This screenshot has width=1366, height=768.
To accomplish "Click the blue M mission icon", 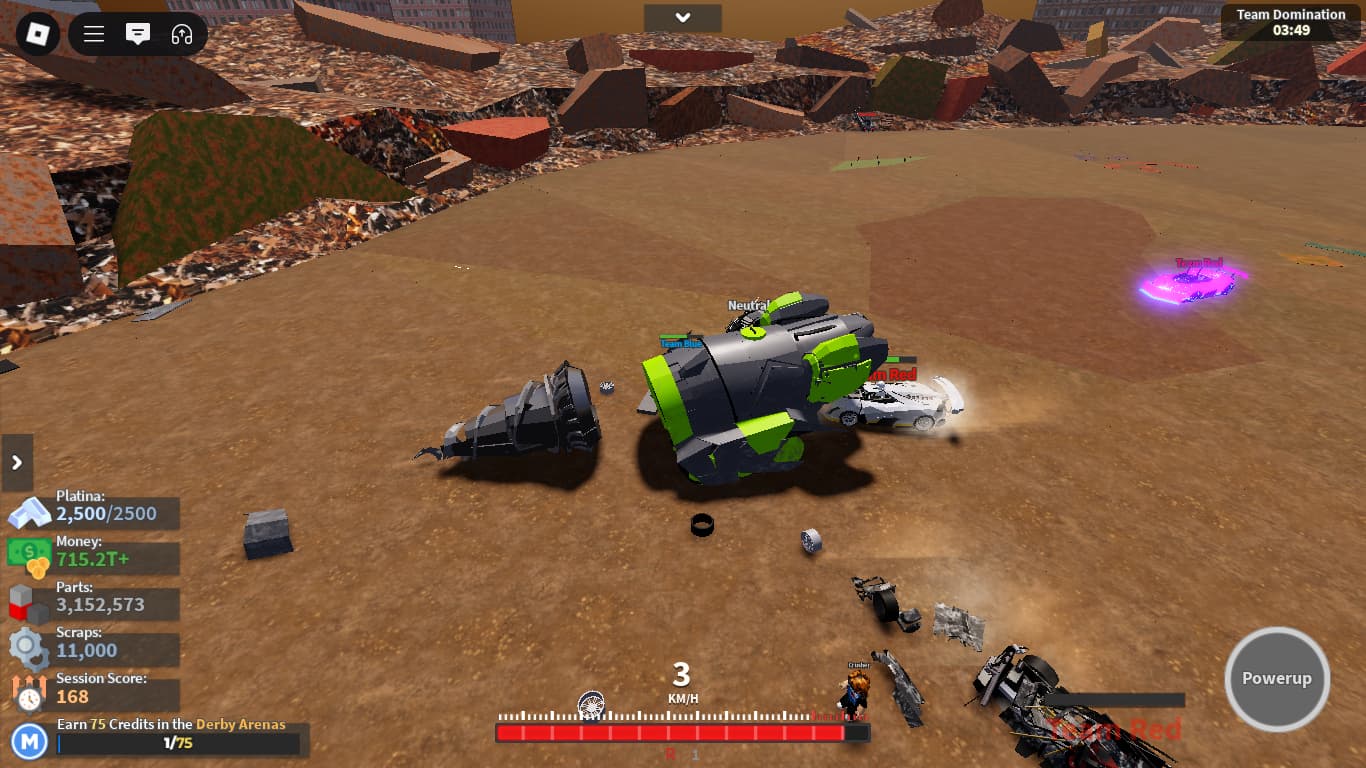I will click(x=30, y=741).
